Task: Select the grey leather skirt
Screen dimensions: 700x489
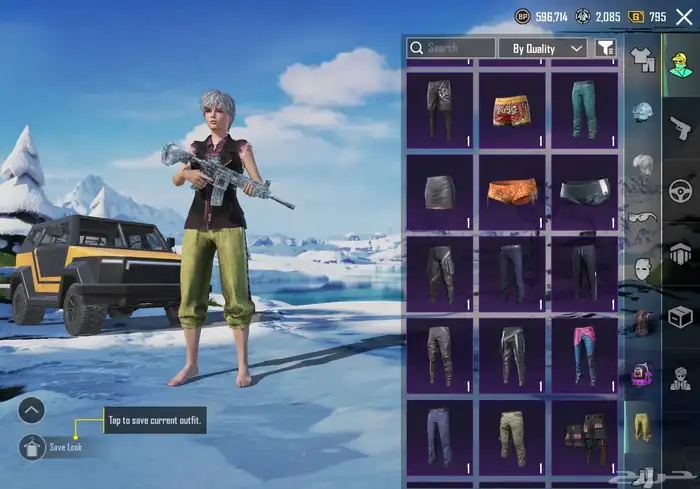Action: pyautogui.click(x=439, y=192)
